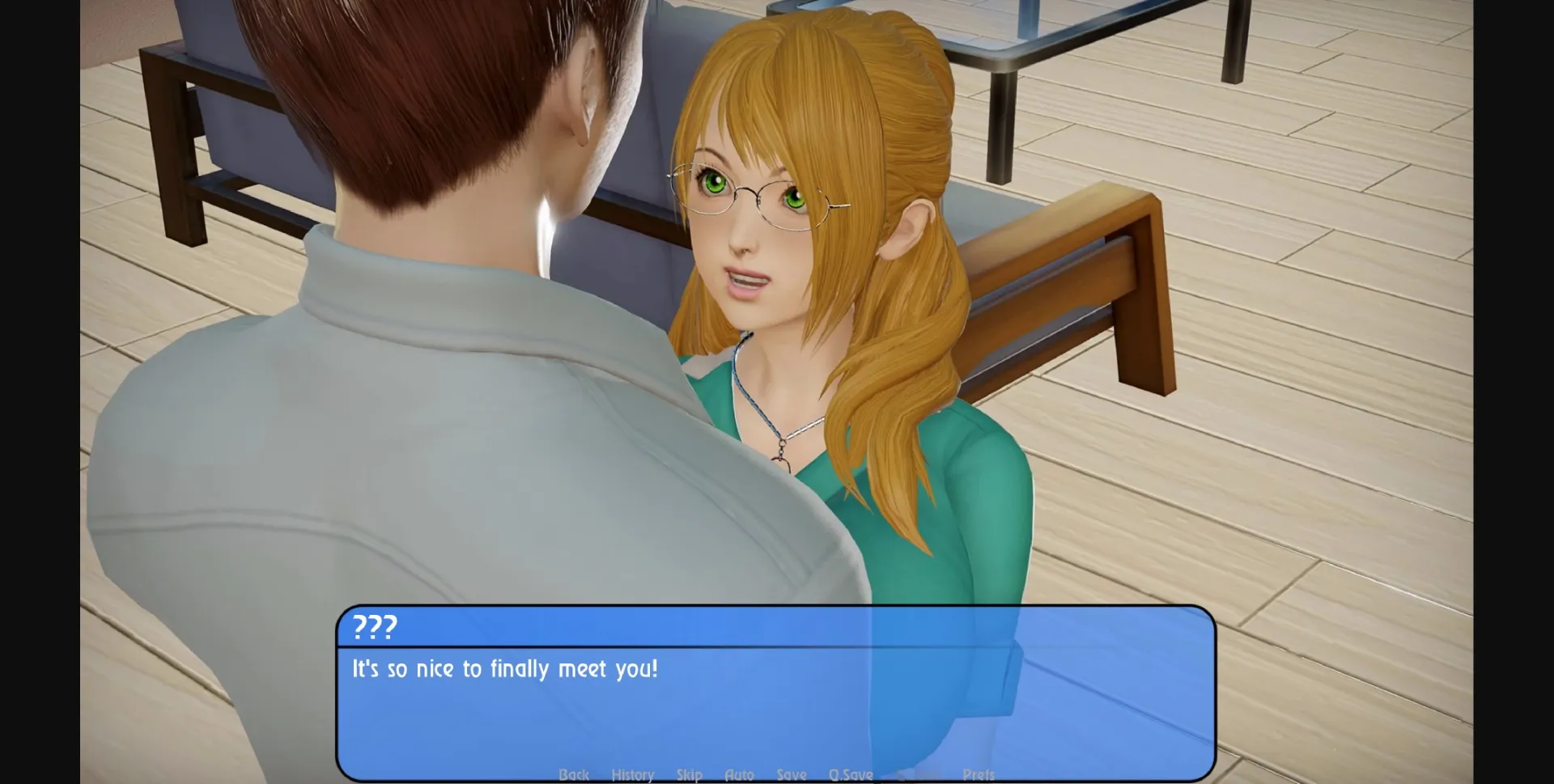The image size is (1554, 784).
Task: Open the "Save" game screen
Action: [792, 774]
